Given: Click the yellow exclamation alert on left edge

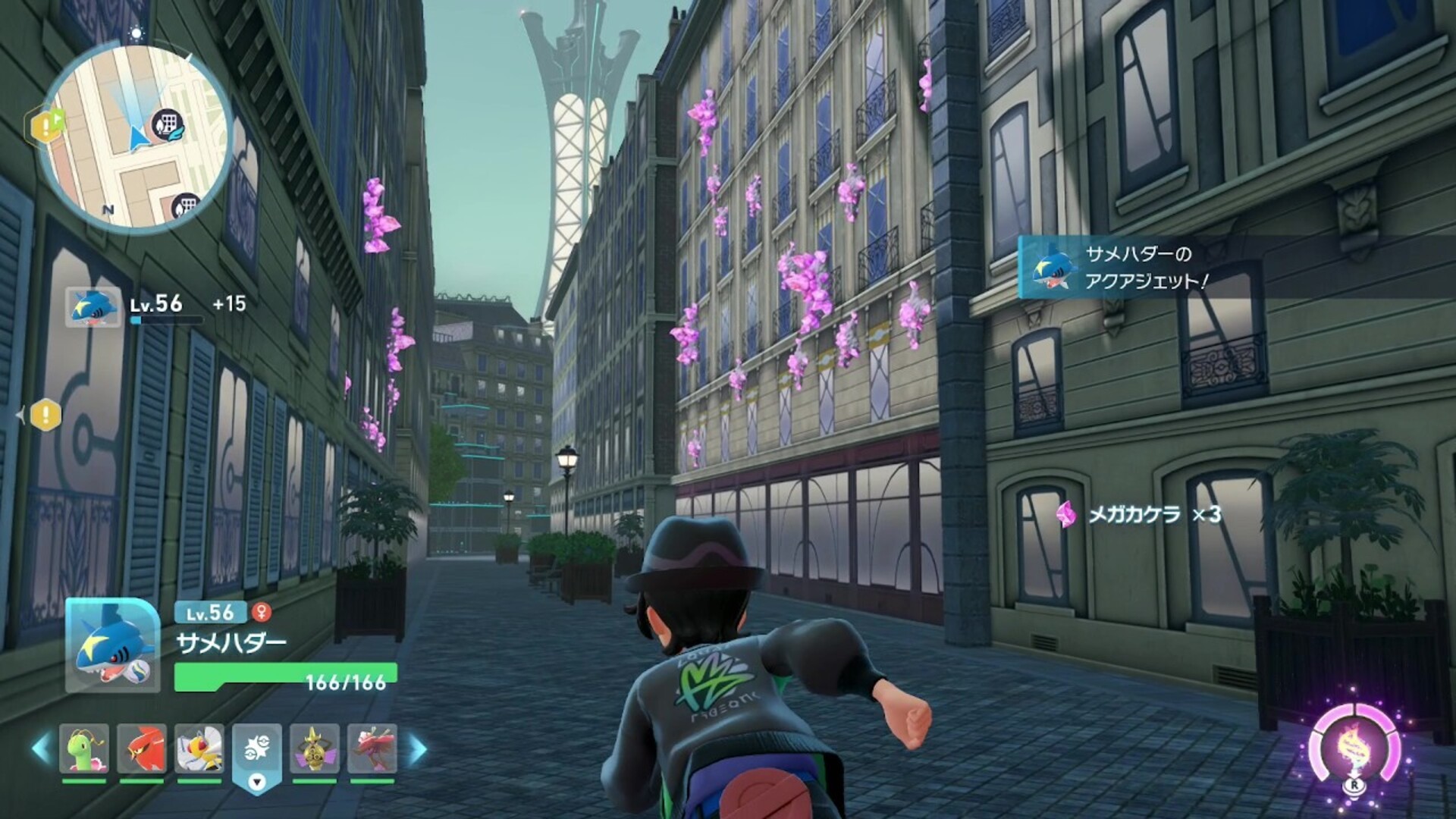Looking at the screenshot, I should (45, 415).
